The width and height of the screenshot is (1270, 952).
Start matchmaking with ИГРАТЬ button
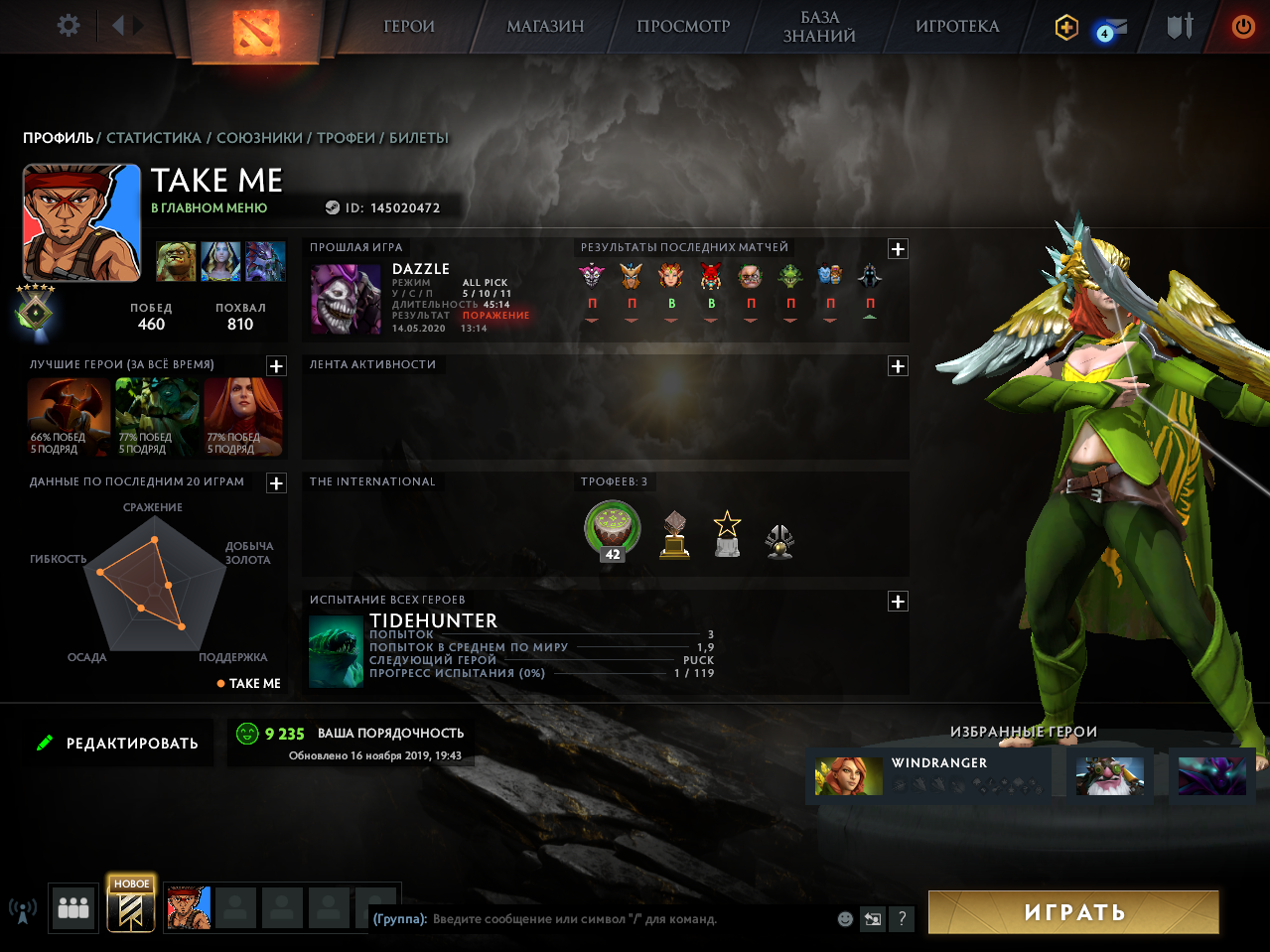(1073, 912)
